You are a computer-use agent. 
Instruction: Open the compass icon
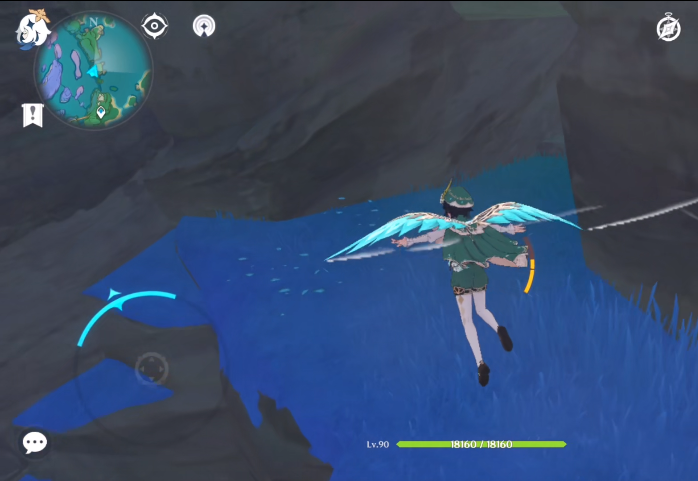pyautogui.click(x=668, y=29)
